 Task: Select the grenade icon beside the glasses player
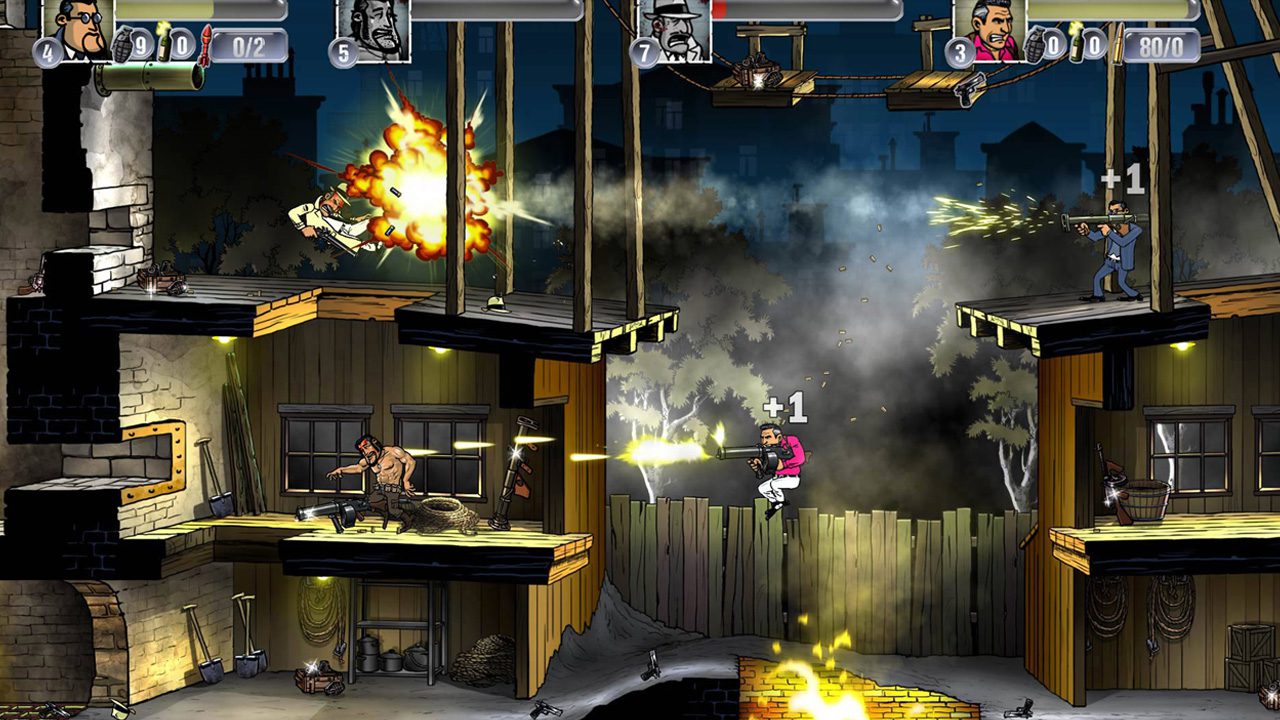[123, 45]
